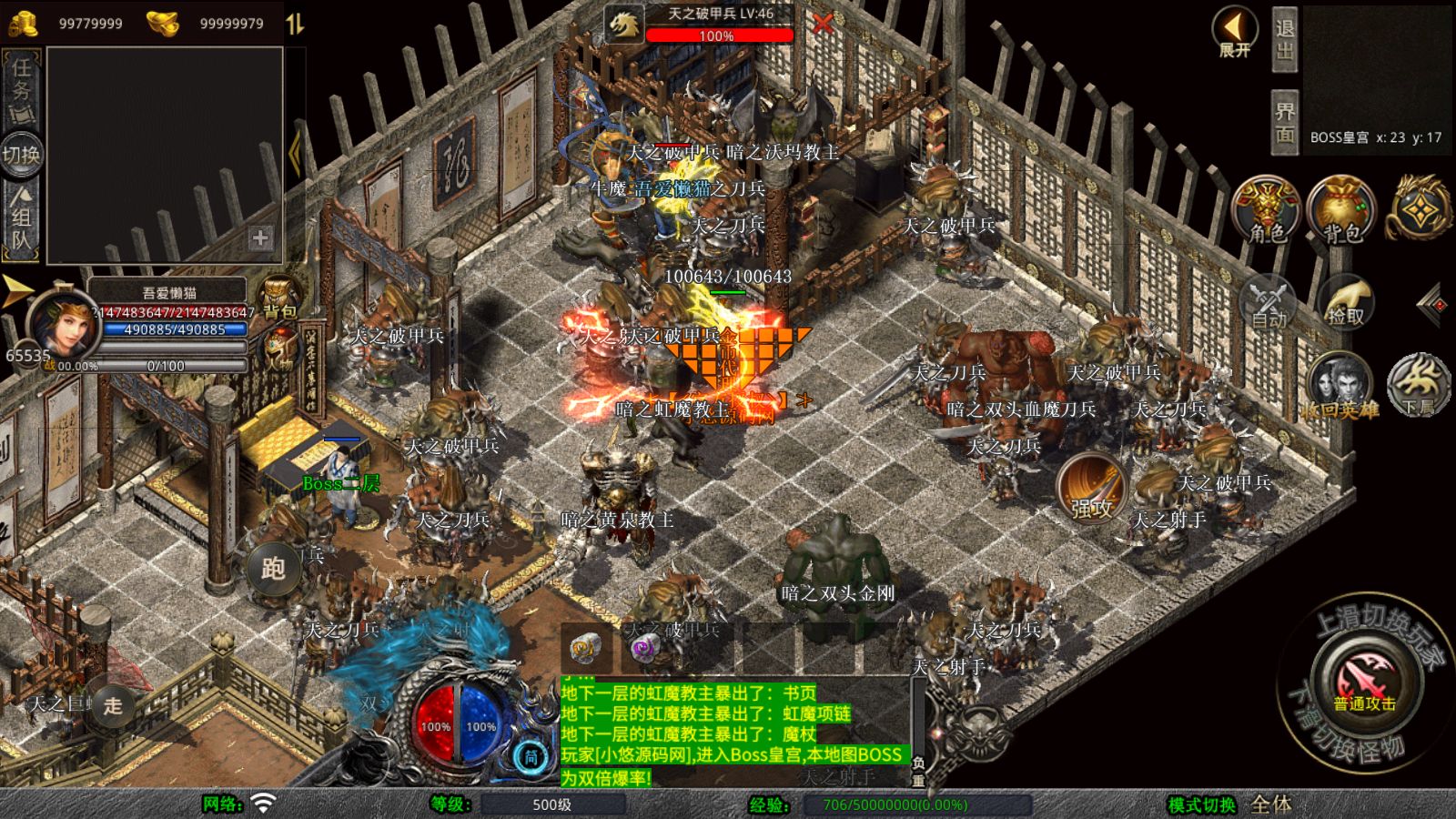Viewport: 1456px width, 819px height.
Task: Select the 走 walk movement button
Action: coord(112,705)
